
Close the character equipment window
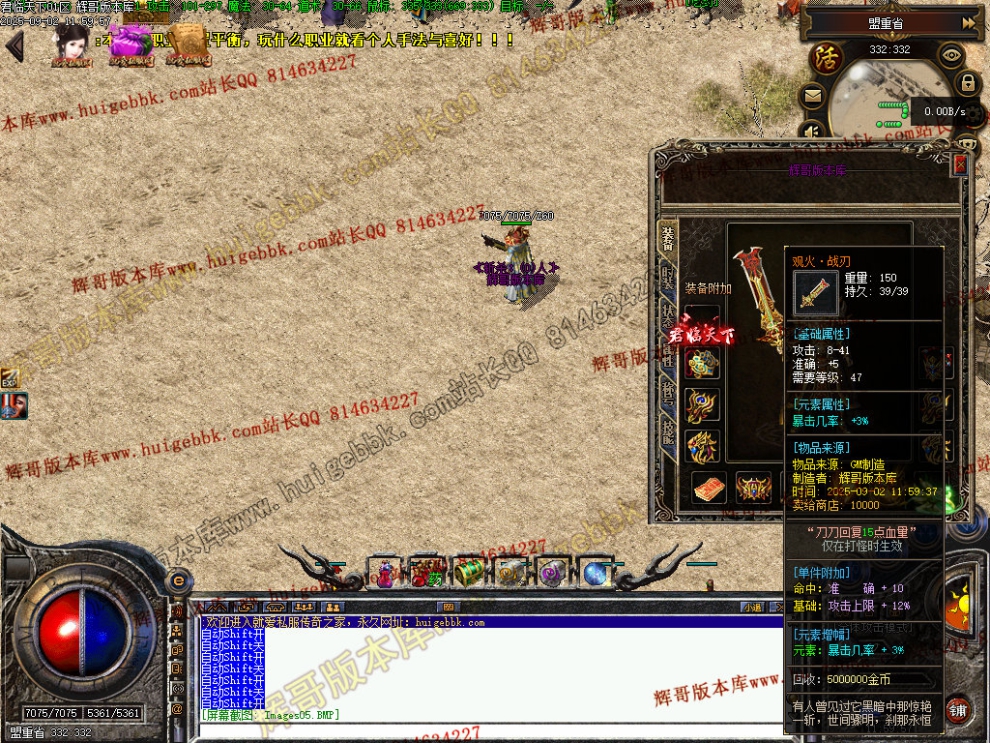click(961, 164)
